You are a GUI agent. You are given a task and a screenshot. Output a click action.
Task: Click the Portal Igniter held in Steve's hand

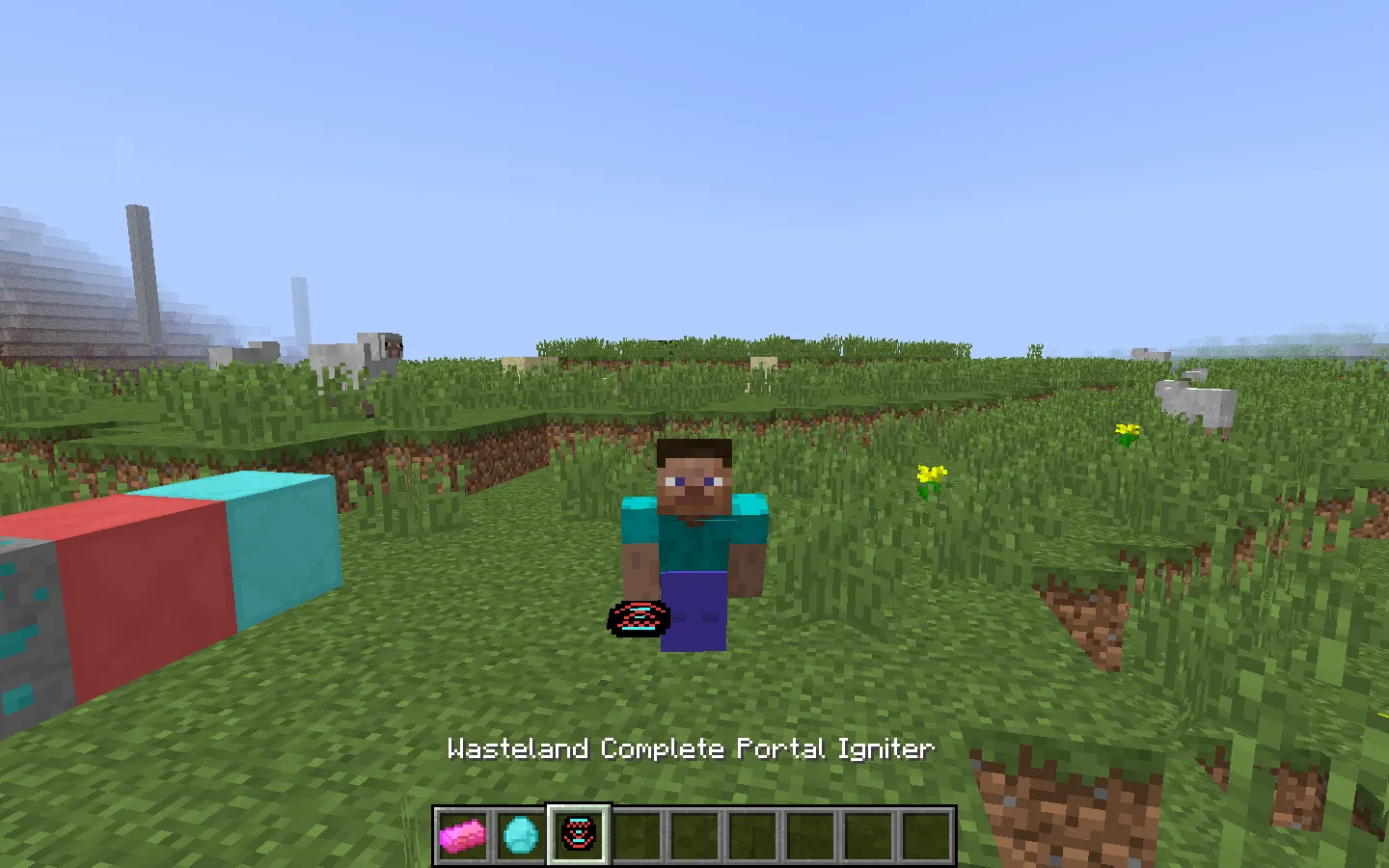637,617
